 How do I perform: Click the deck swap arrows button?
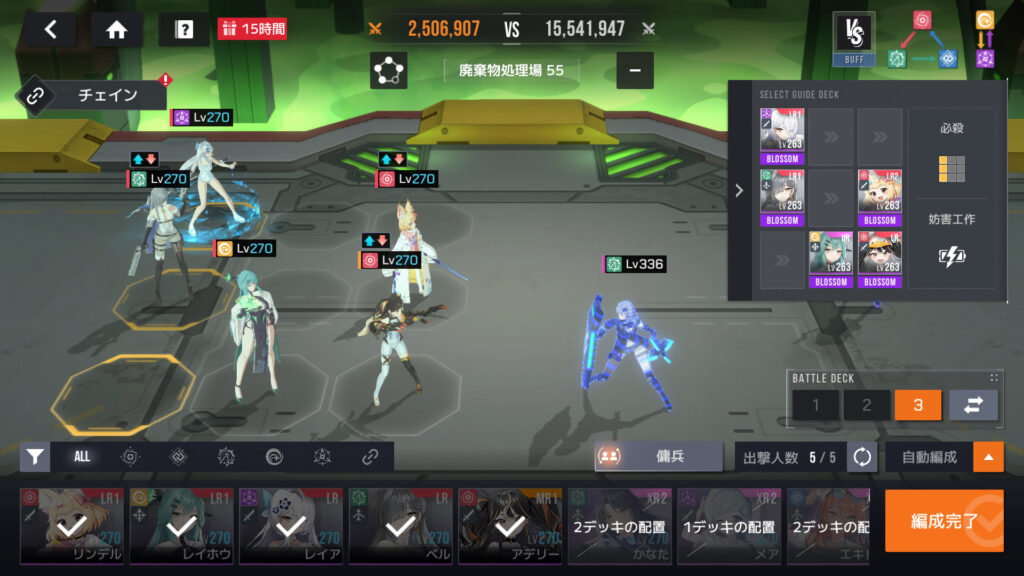[972, 405]
